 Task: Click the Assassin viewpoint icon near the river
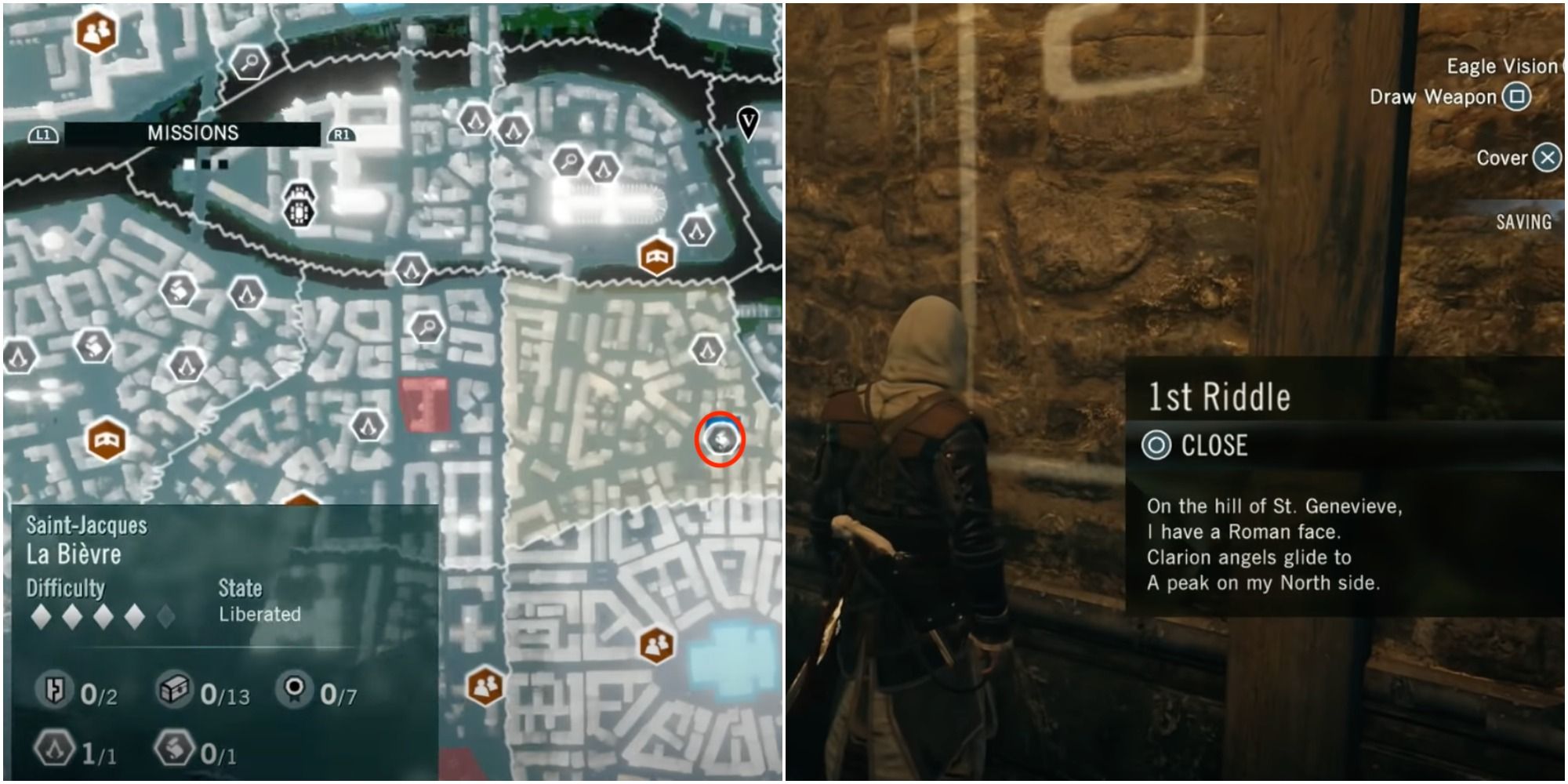(x=410, y=267)
